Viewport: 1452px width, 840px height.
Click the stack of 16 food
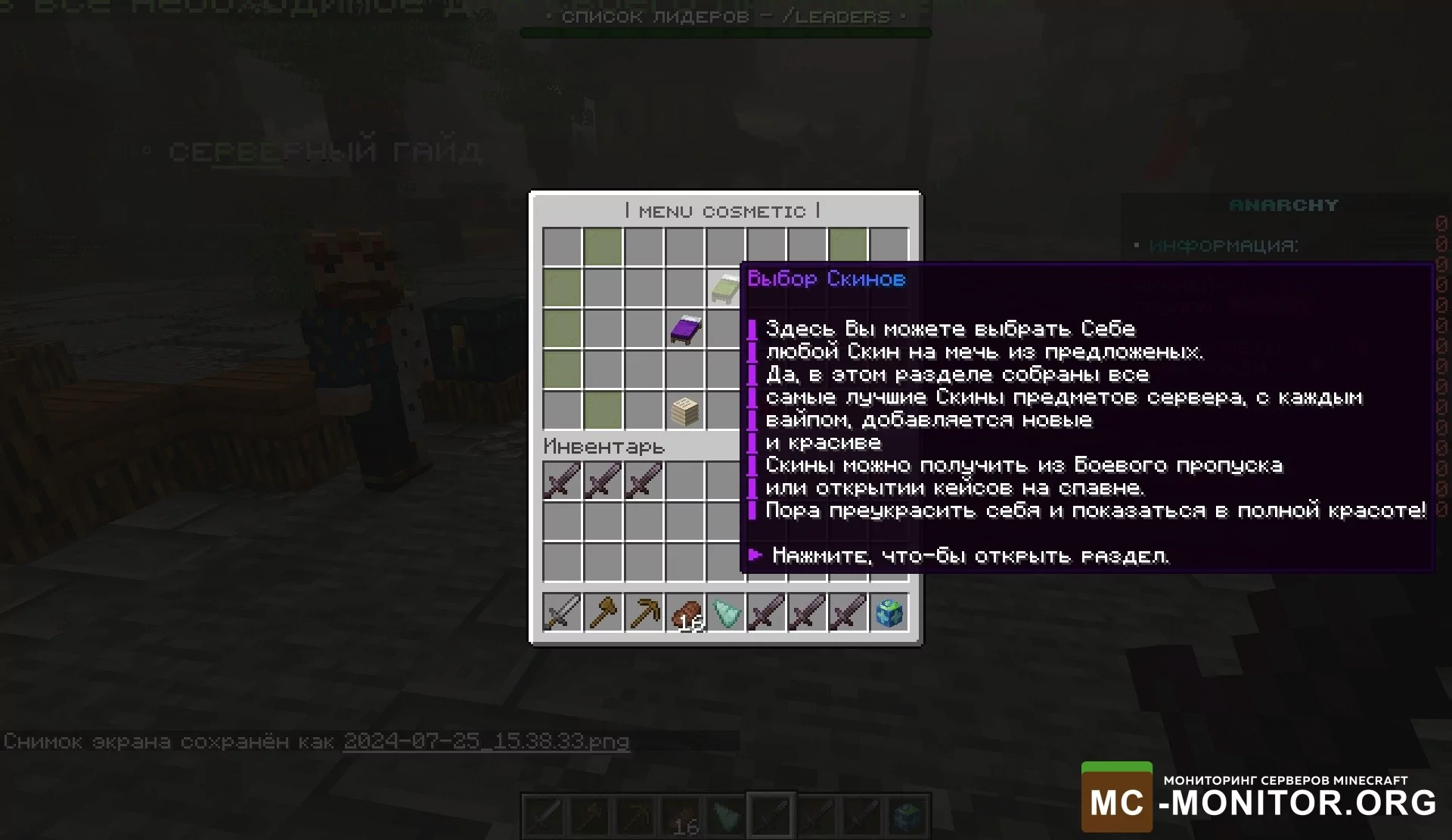pos(685,612)
